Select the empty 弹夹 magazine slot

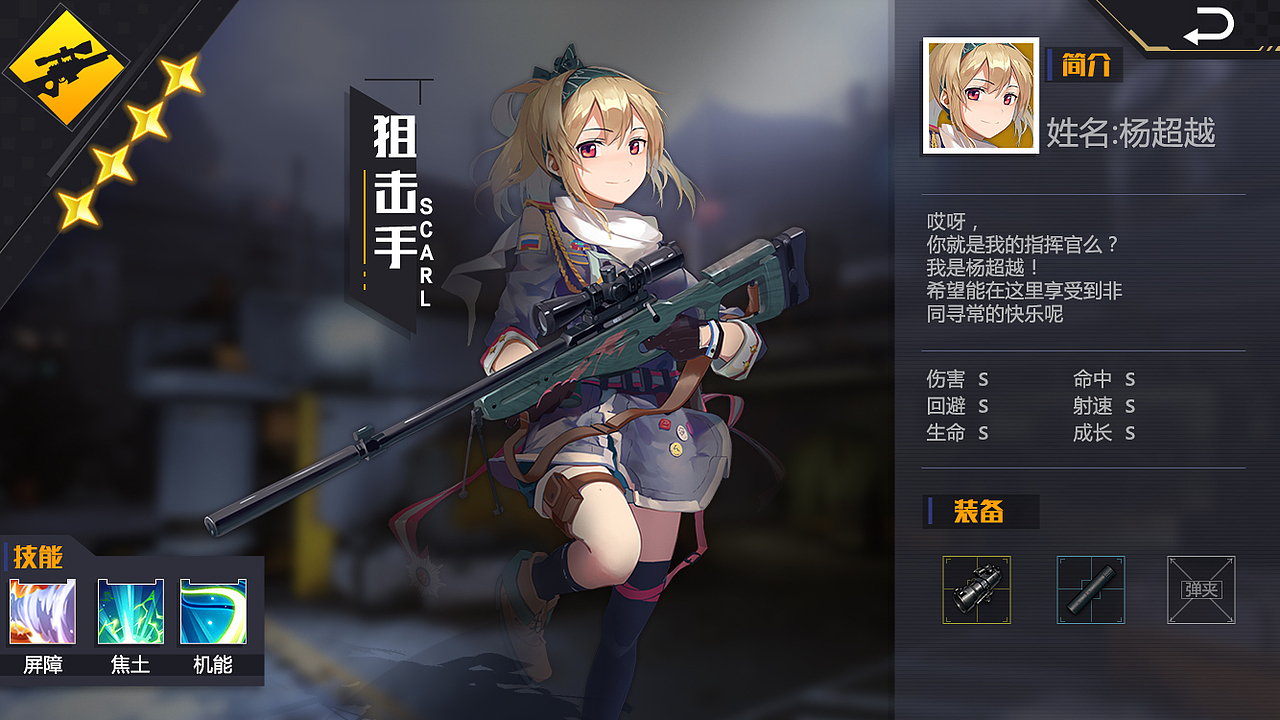click(1202, 590)
